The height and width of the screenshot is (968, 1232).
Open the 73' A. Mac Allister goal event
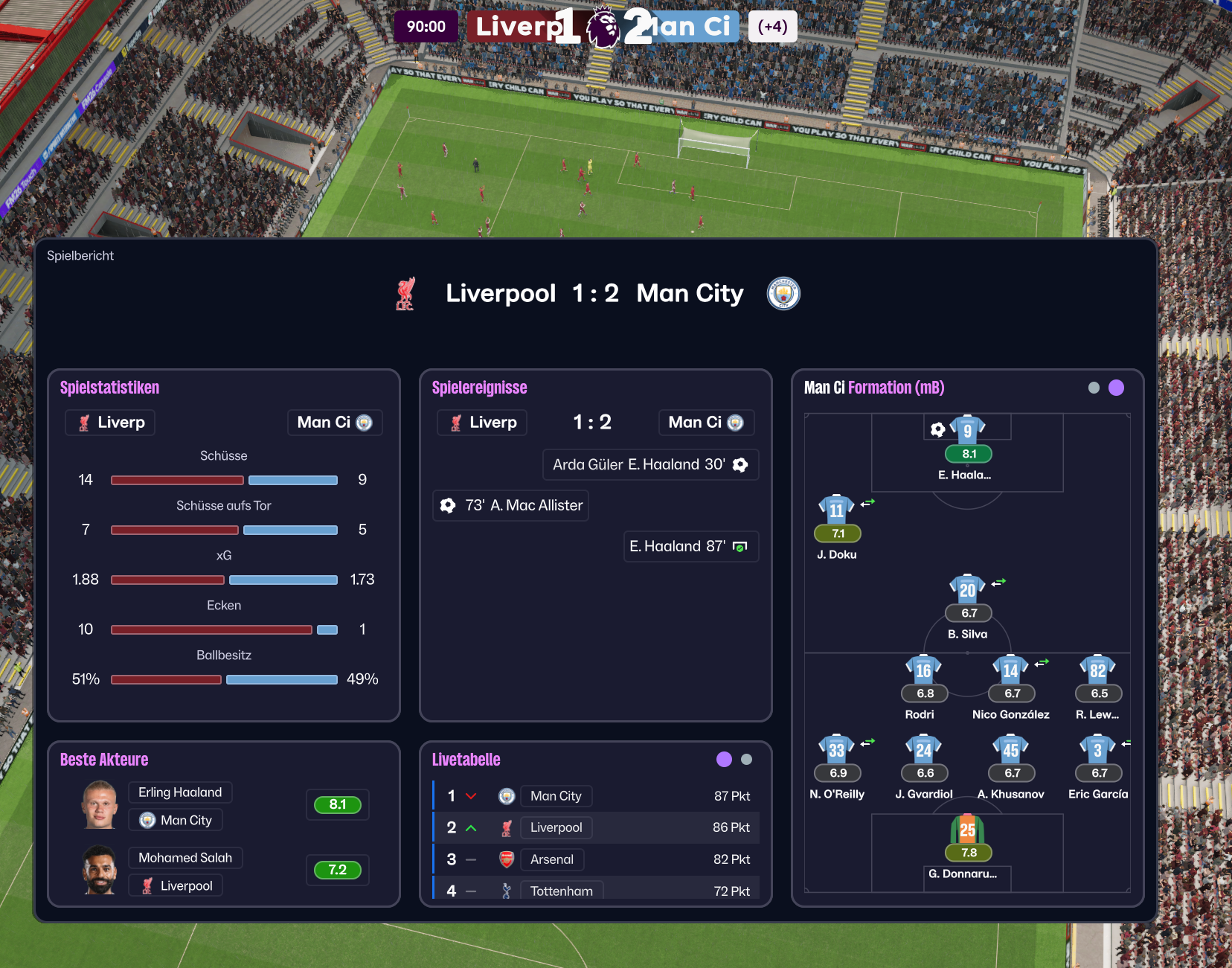(x=511, y=505)
